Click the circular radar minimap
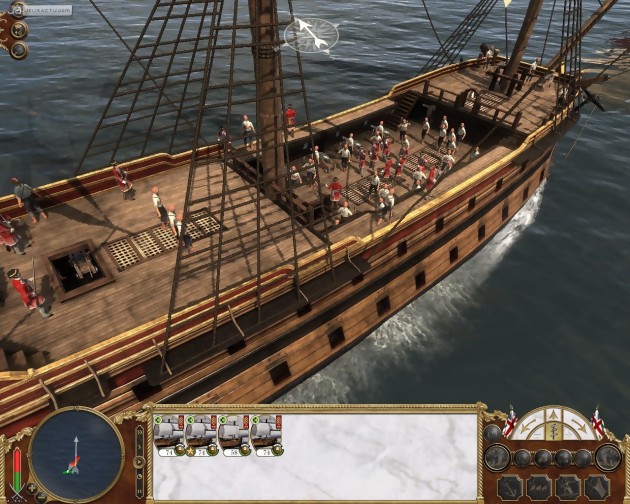 tap(77, 453)
